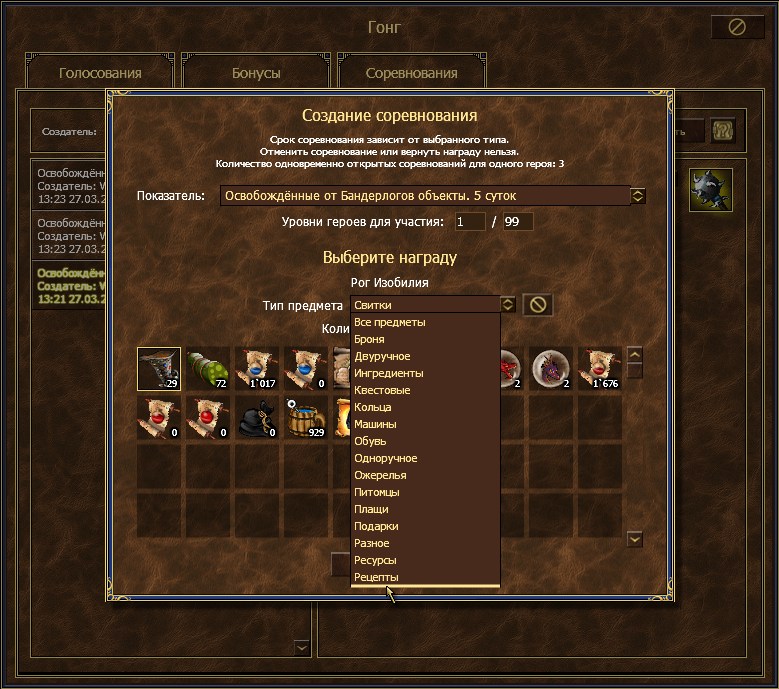779x689 pixels.
Task: Reset the item type filter with the crossed-circle button
Action: click(x=538, y=304)
